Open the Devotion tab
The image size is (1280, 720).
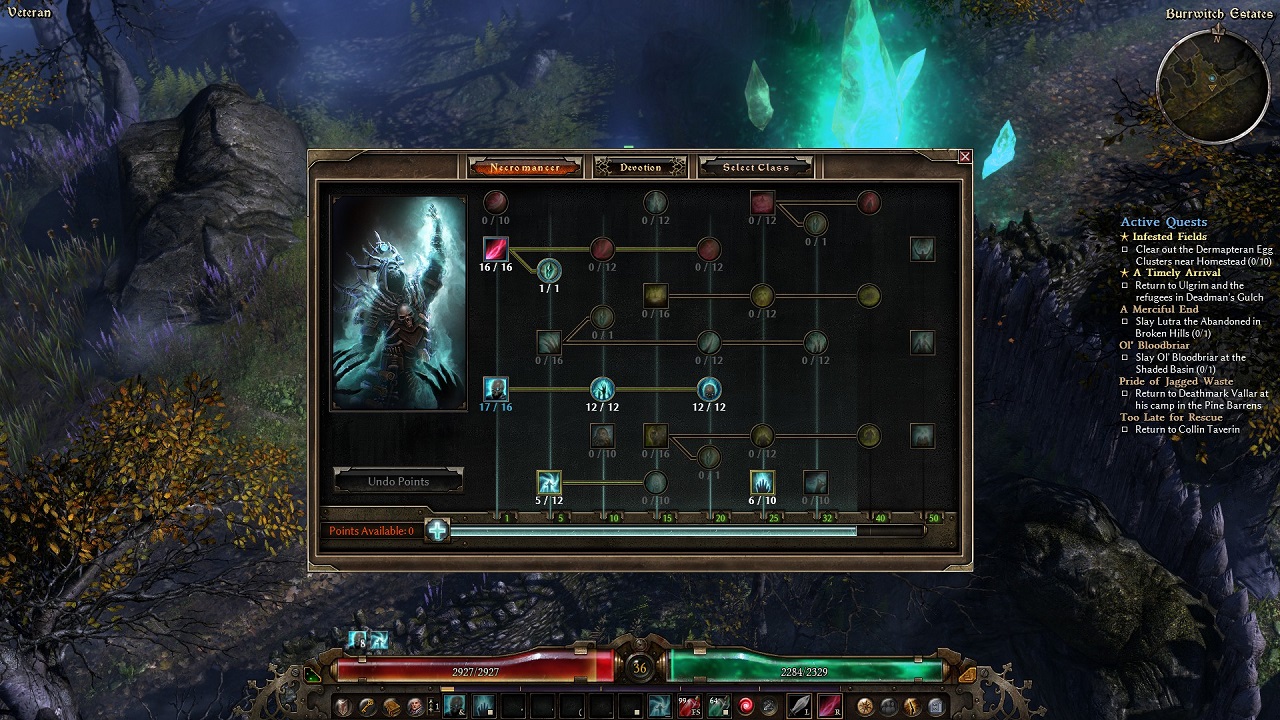640,167
